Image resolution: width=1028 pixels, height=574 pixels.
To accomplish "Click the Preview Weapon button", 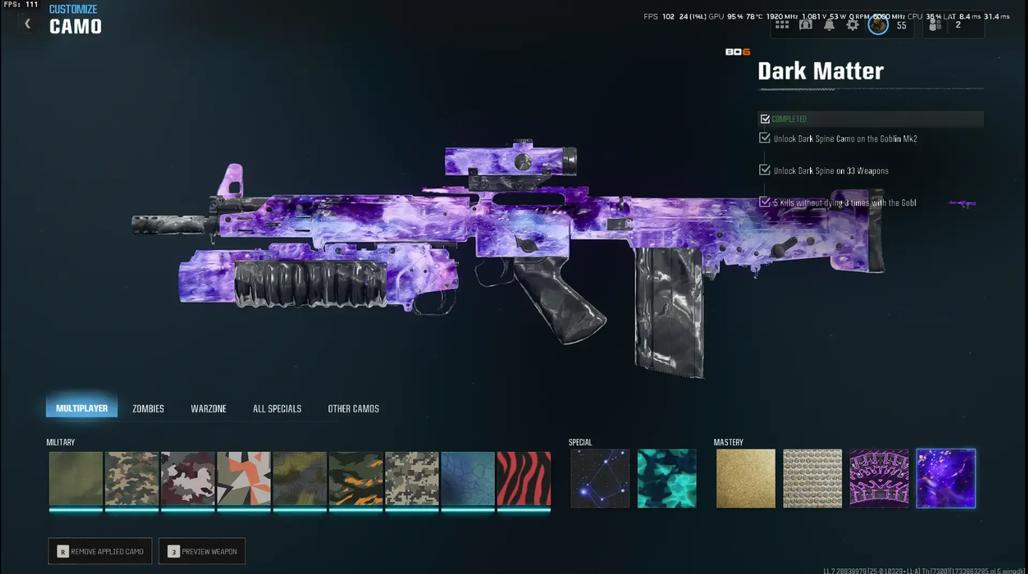I will point(202,551).
